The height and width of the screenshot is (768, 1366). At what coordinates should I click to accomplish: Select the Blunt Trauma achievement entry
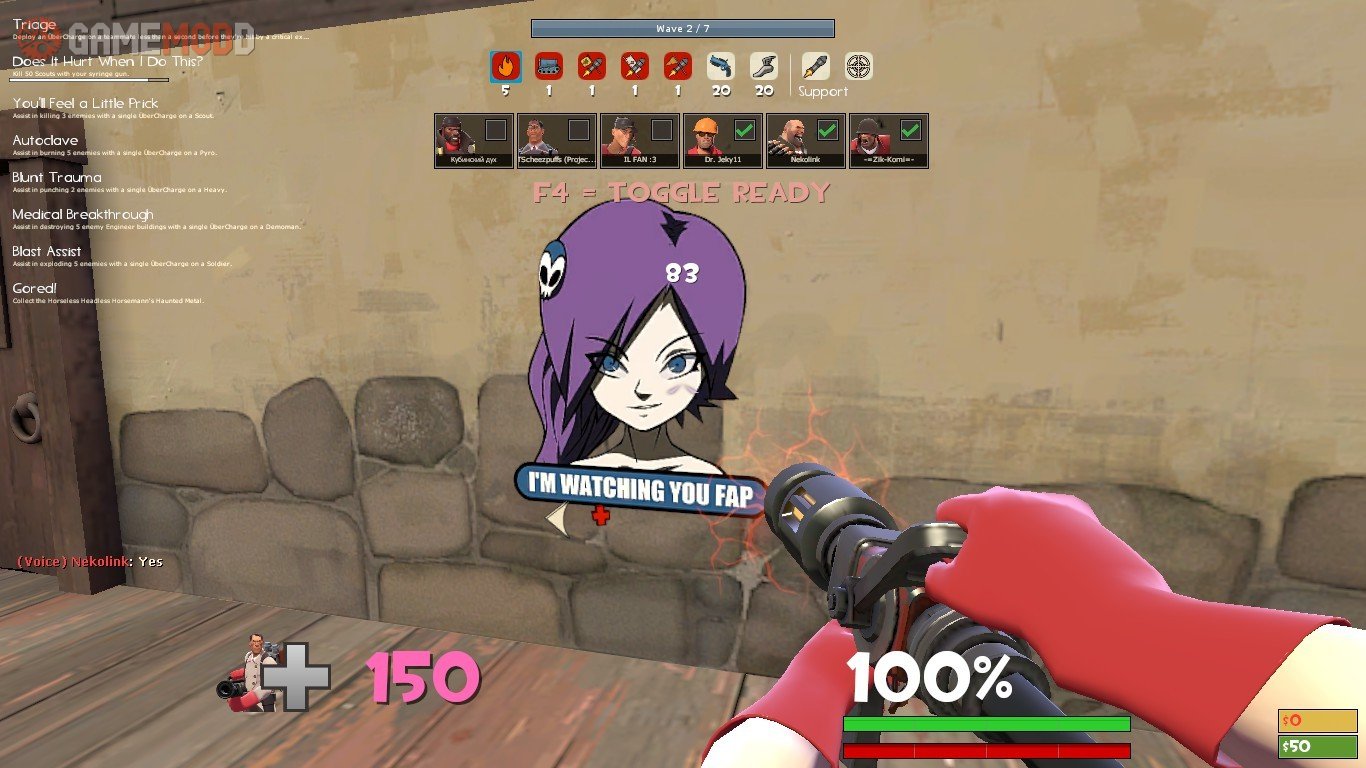(x=57, y=178)
